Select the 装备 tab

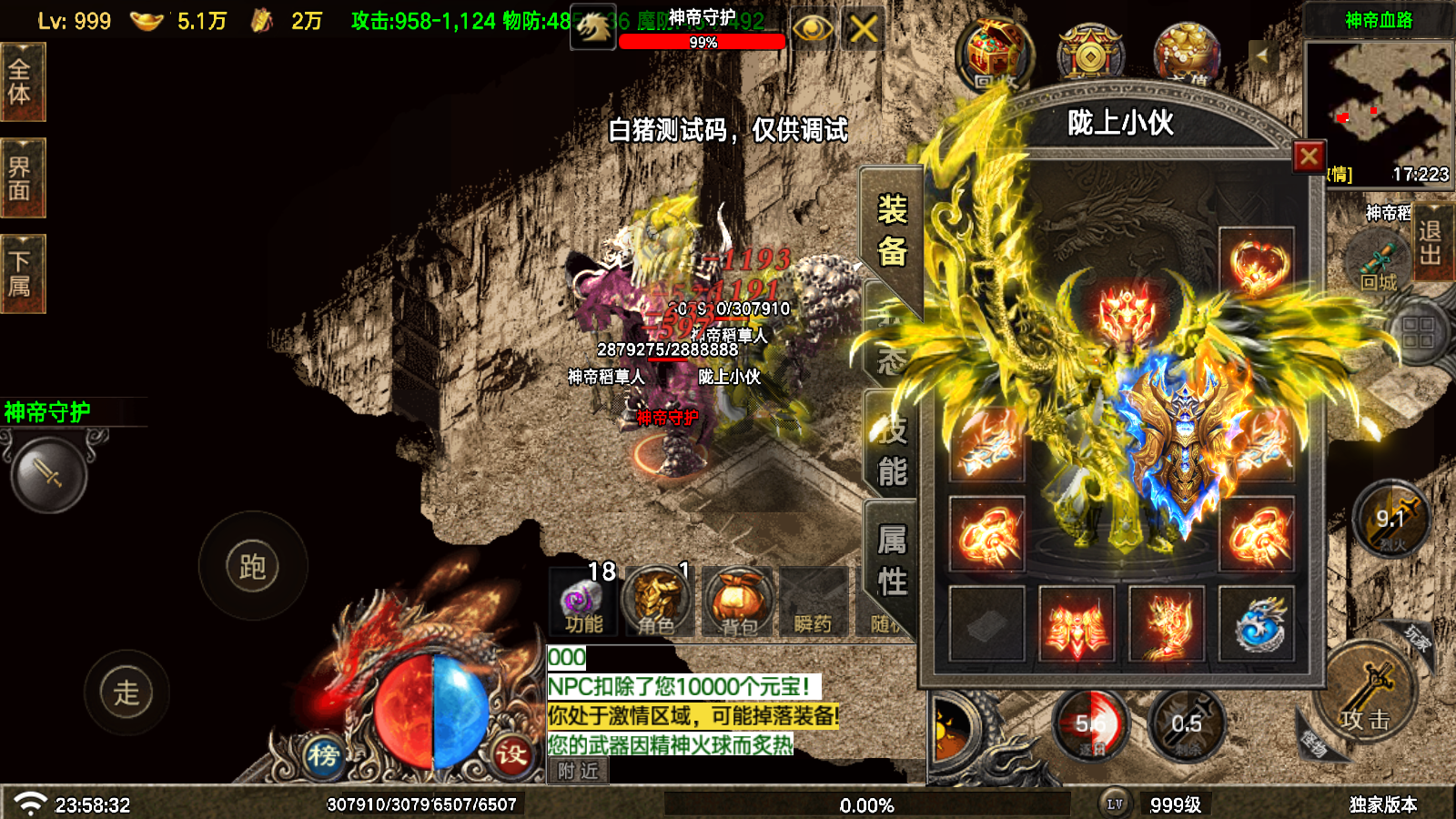pyautogui.click(x=891, y=230)
